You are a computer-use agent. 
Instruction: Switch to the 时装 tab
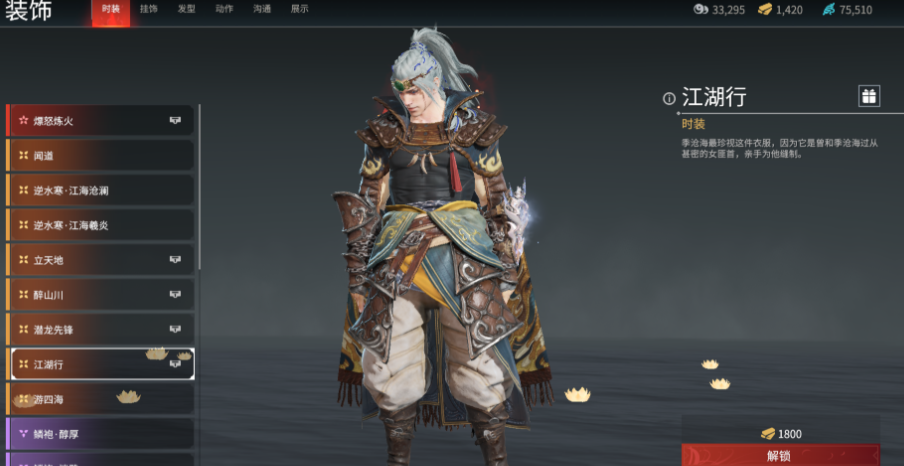click(x=111, y=9)
